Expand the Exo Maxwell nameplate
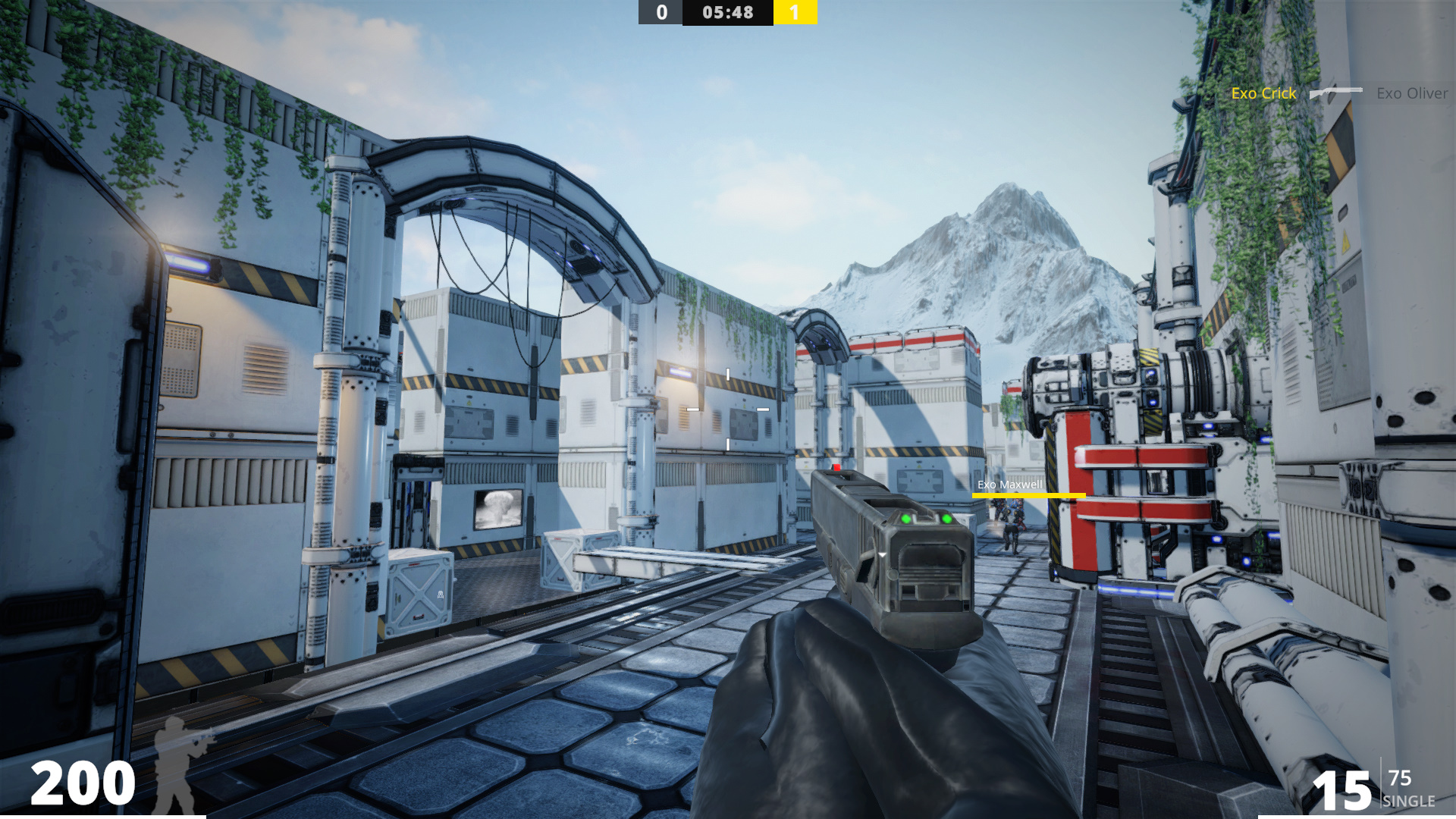The height and width of the screenshot is (819, 1456). pyautogui.click(x=1009, y=483)
